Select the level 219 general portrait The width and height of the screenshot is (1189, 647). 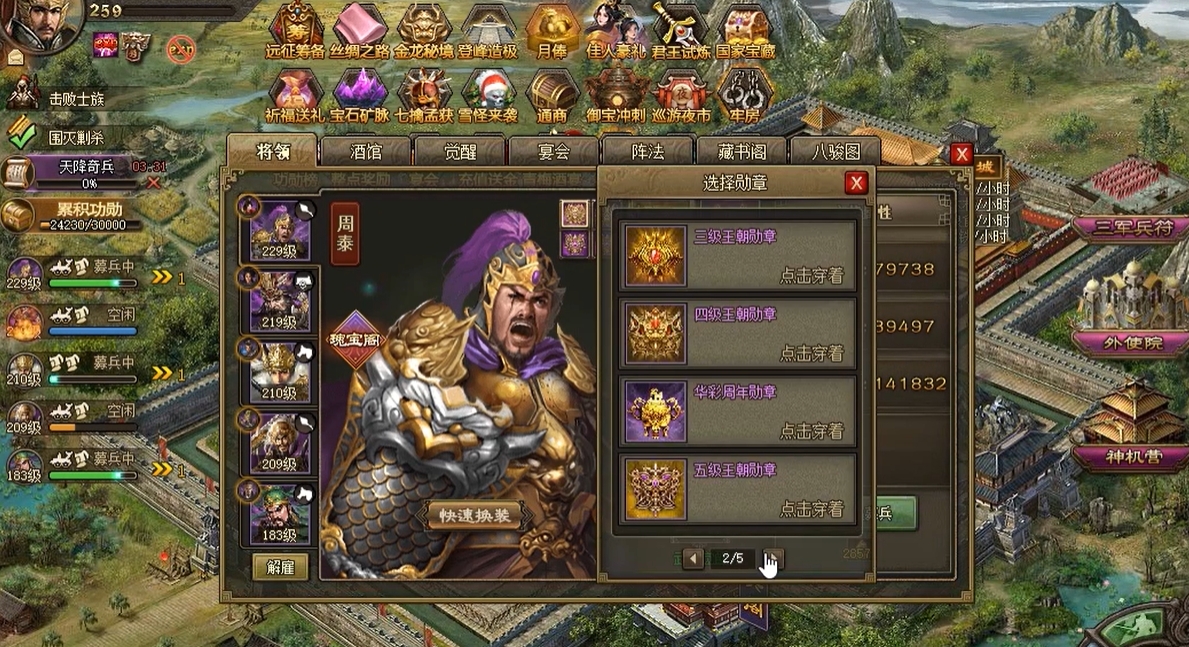(x=279, y=299)
